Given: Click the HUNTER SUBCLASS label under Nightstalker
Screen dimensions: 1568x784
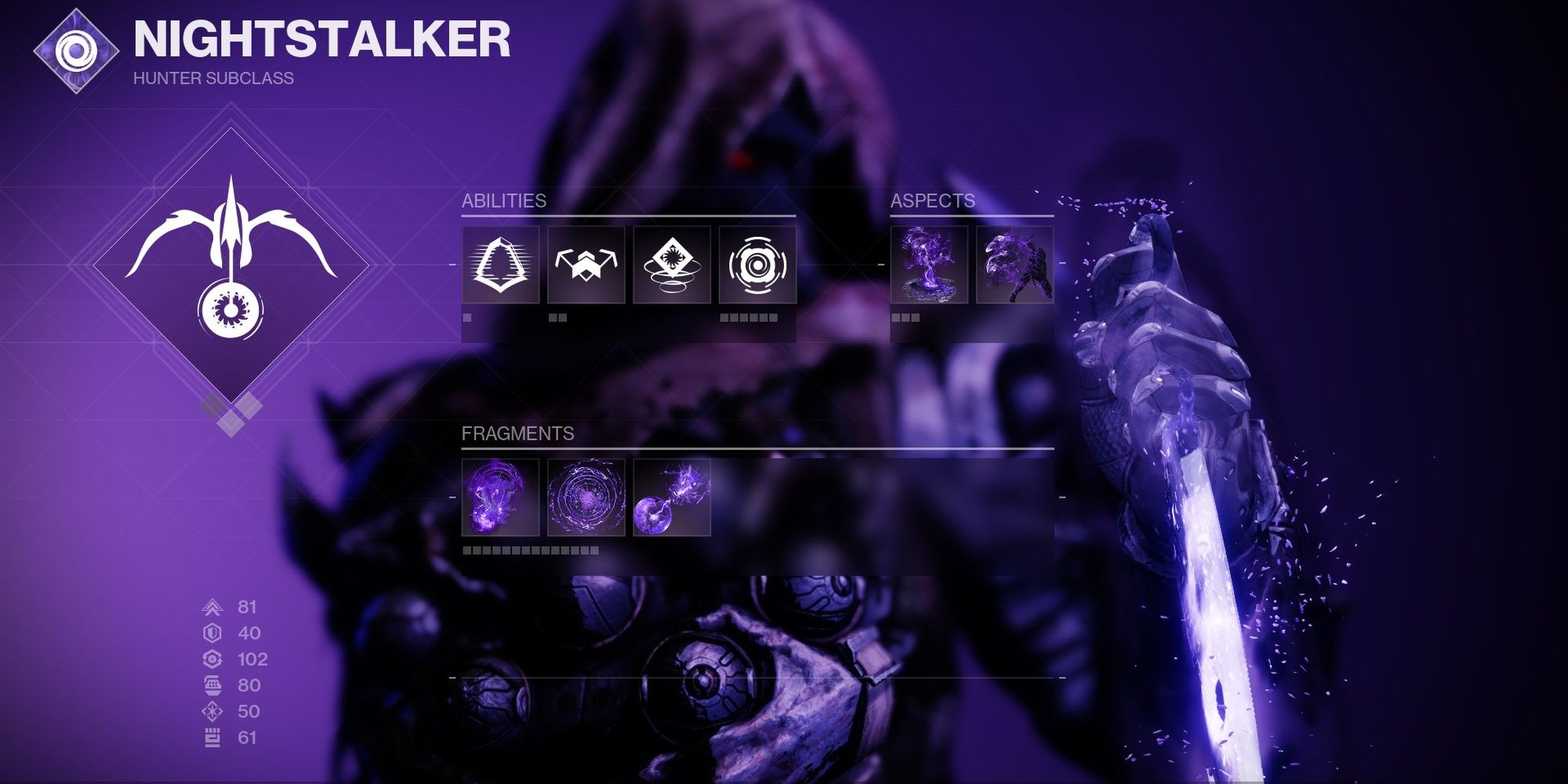Looking at the screenshot, I should (213, 78).
